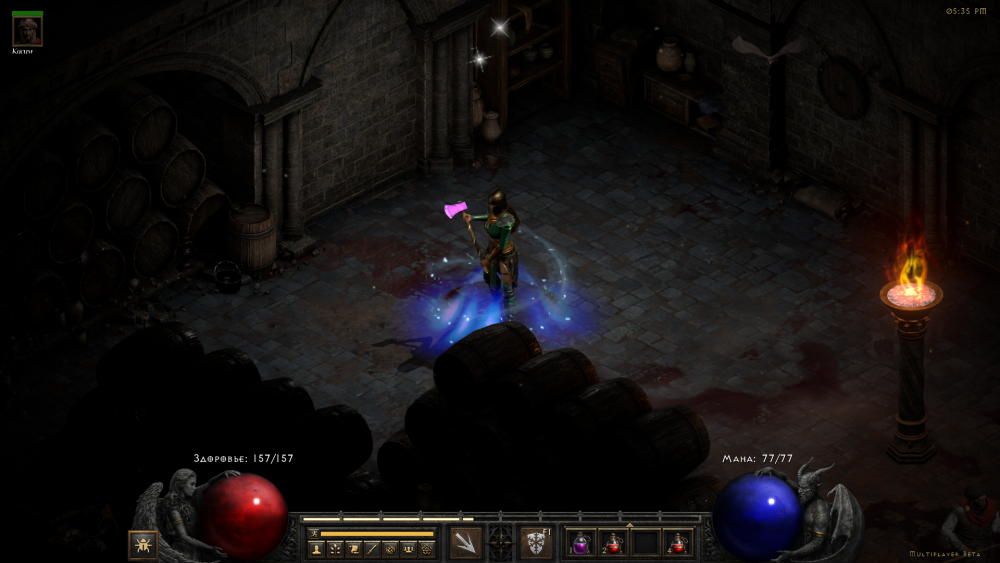Open the party icon with three figures
This screenshot has width=1000, height=563.
(408, 549)
